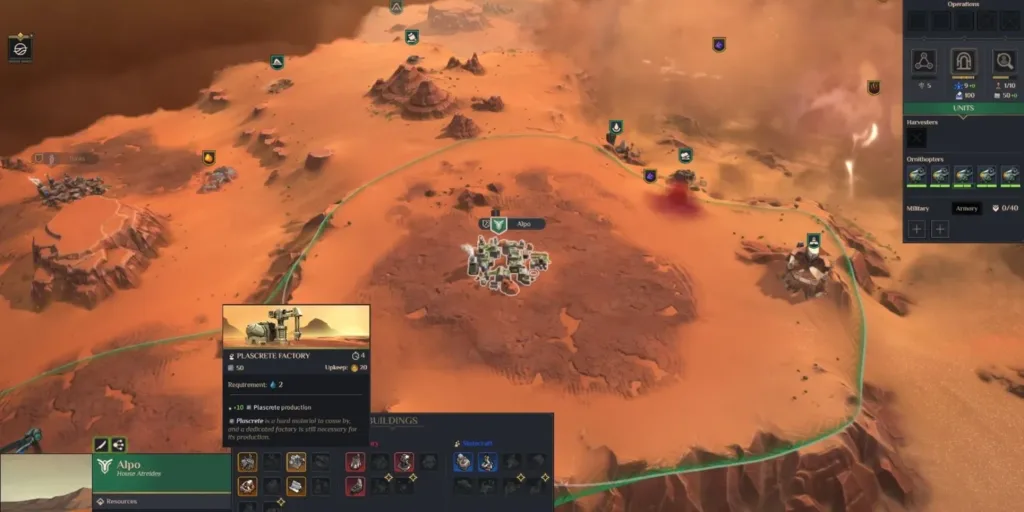Viewport: 1024px width, 512px height.
Task: Open the top-left planet overview icon
Action: point(20,47)
